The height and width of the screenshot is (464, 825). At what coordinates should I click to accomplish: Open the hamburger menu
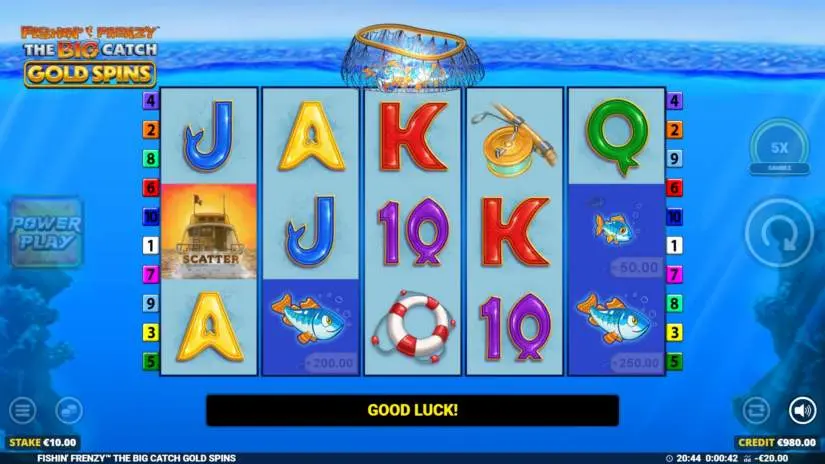(x=21, y=410)
